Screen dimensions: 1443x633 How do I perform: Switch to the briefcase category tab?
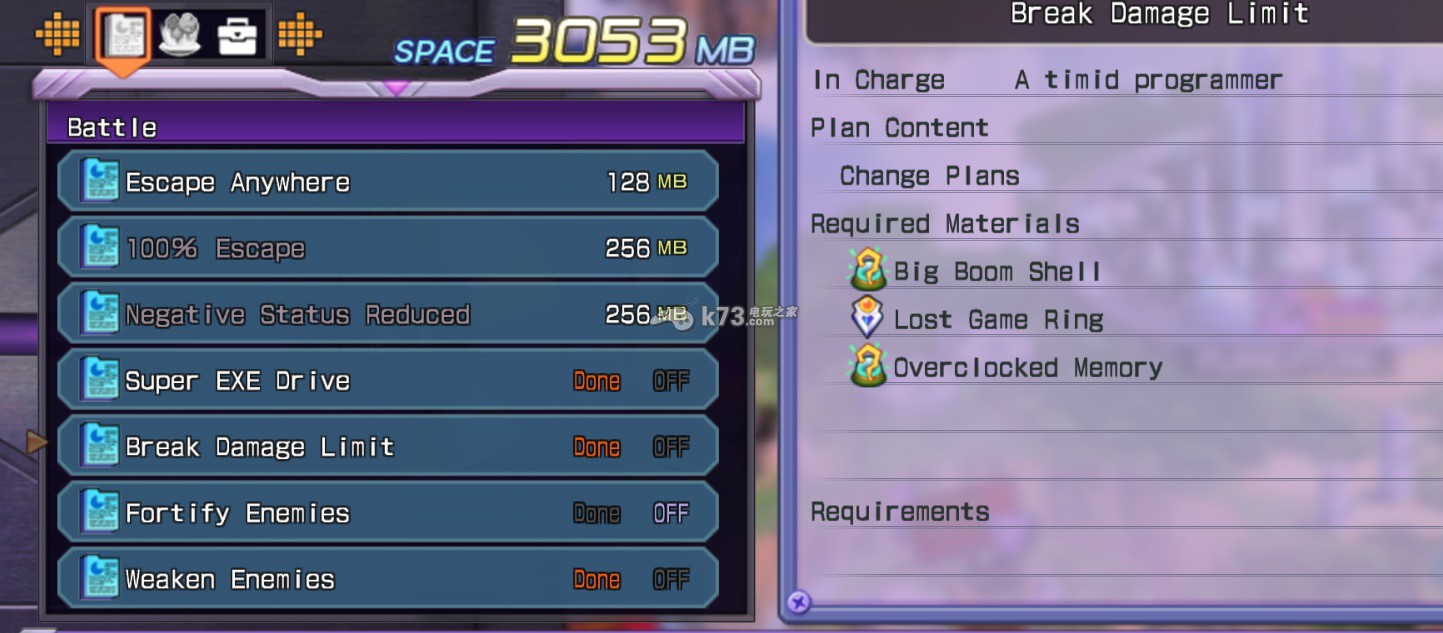[x=238, y=36]
